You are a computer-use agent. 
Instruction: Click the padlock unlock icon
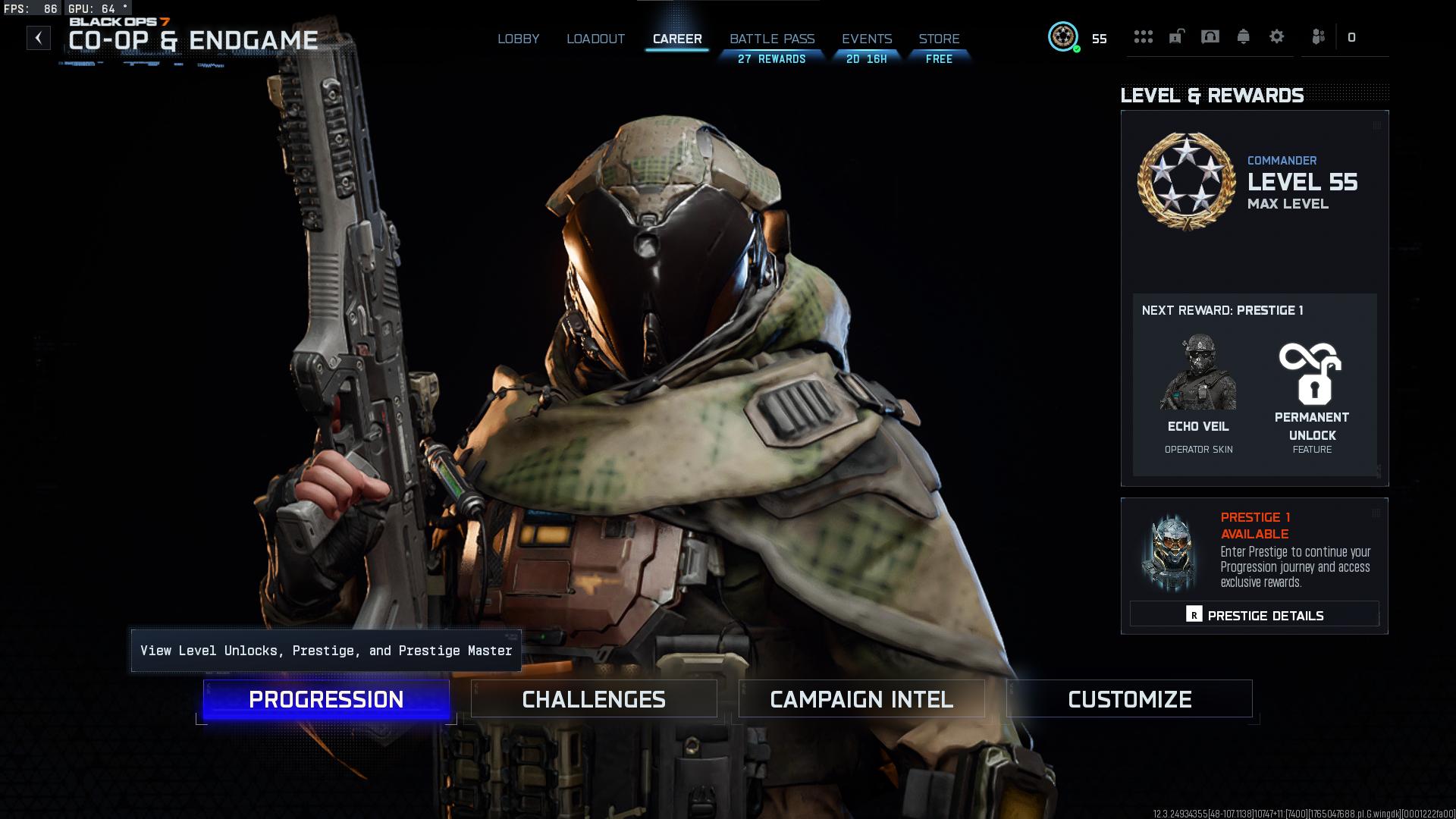point(1176,36)
